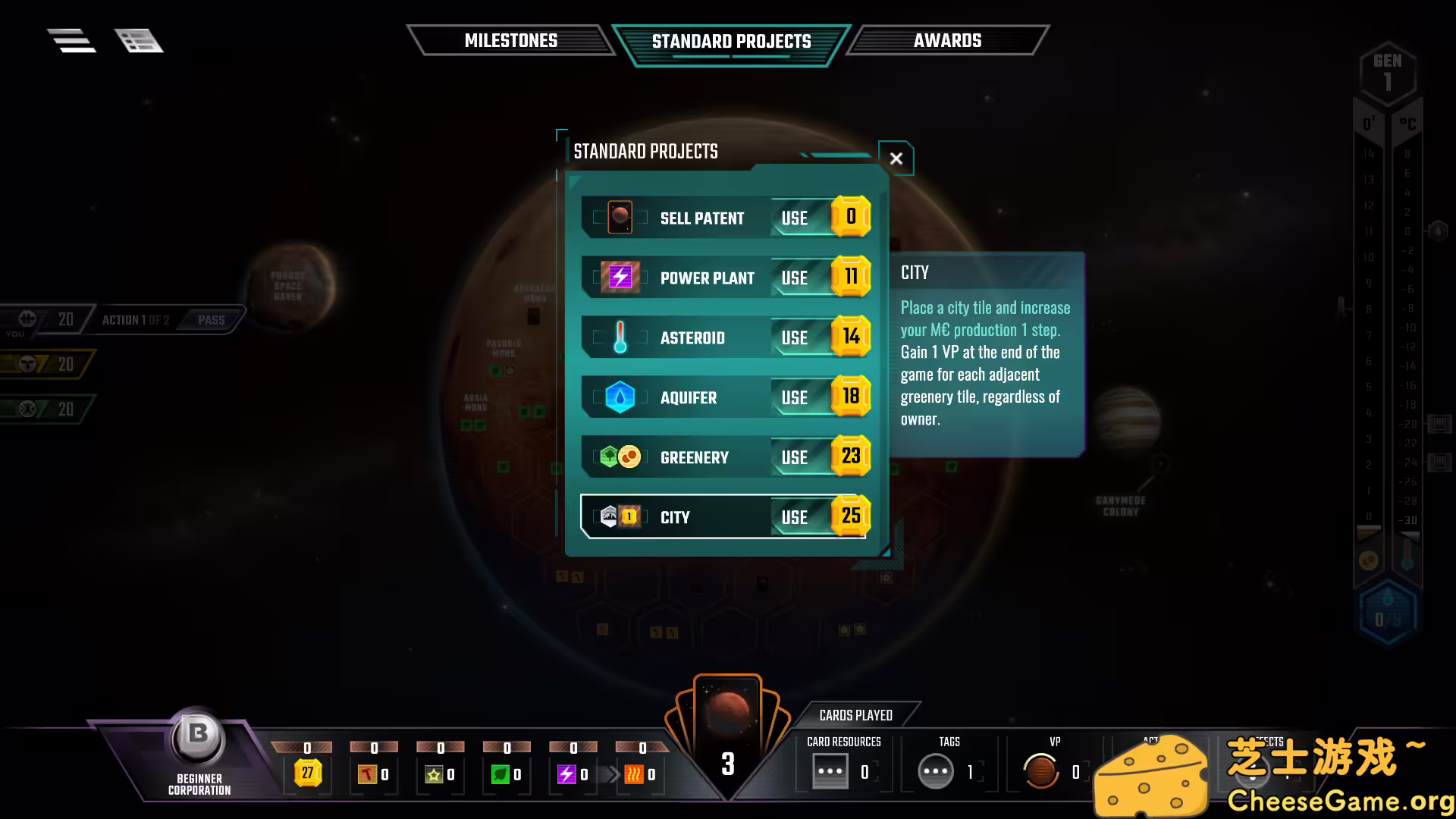Click the MegaCredit resource icon showing 27

306,772
